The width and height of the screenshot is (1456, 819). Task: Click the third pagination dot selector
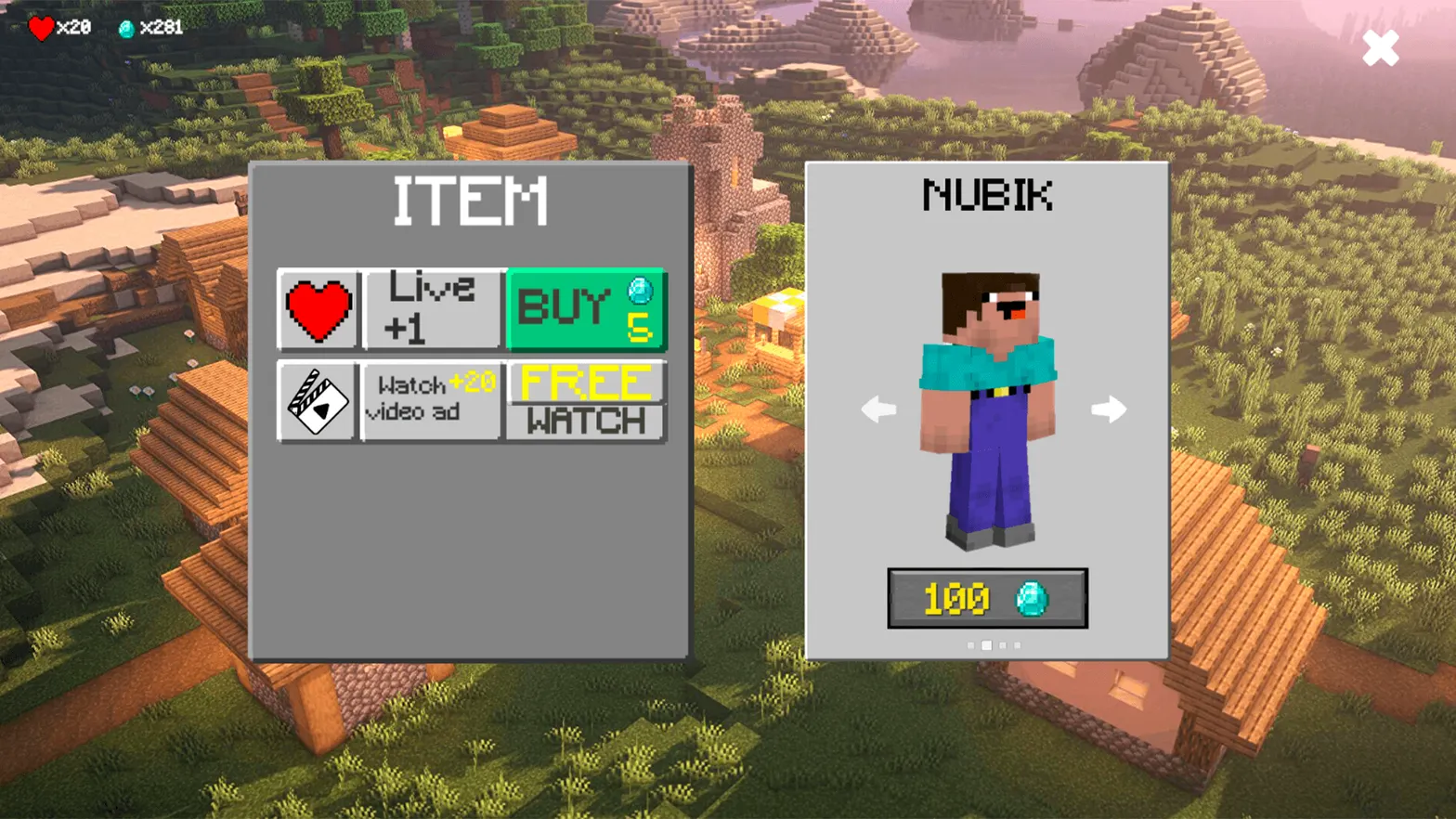[1002, 643]
